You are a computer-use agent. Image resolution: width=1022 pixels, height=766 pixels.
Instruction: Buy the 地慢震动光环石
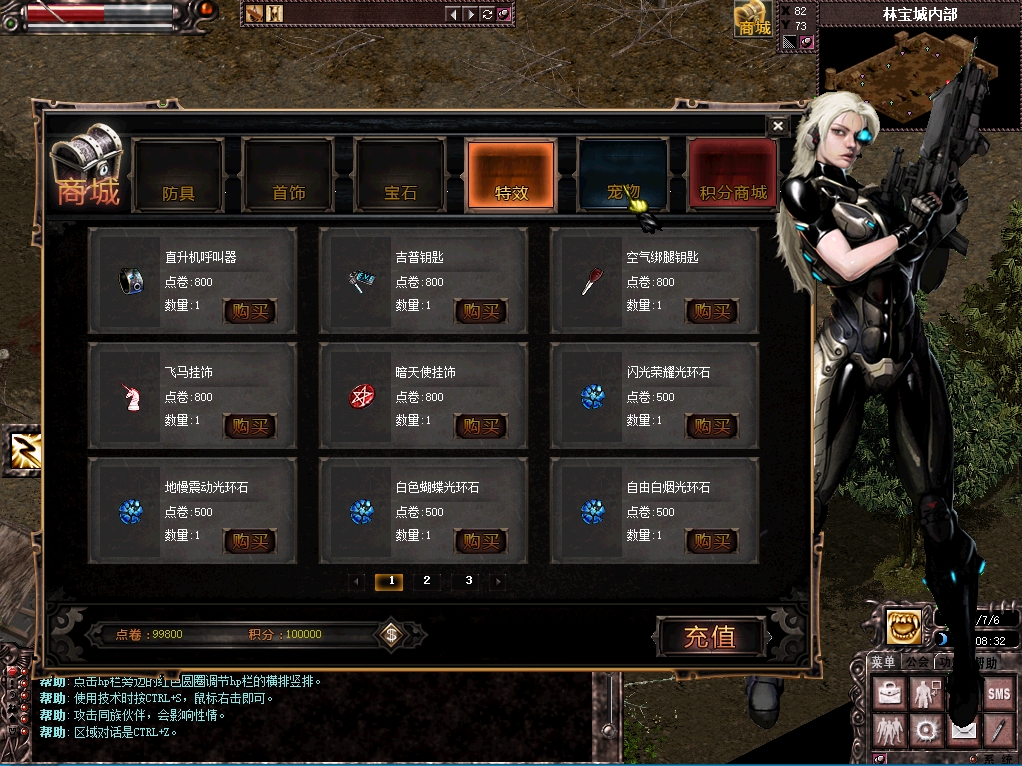249,541
